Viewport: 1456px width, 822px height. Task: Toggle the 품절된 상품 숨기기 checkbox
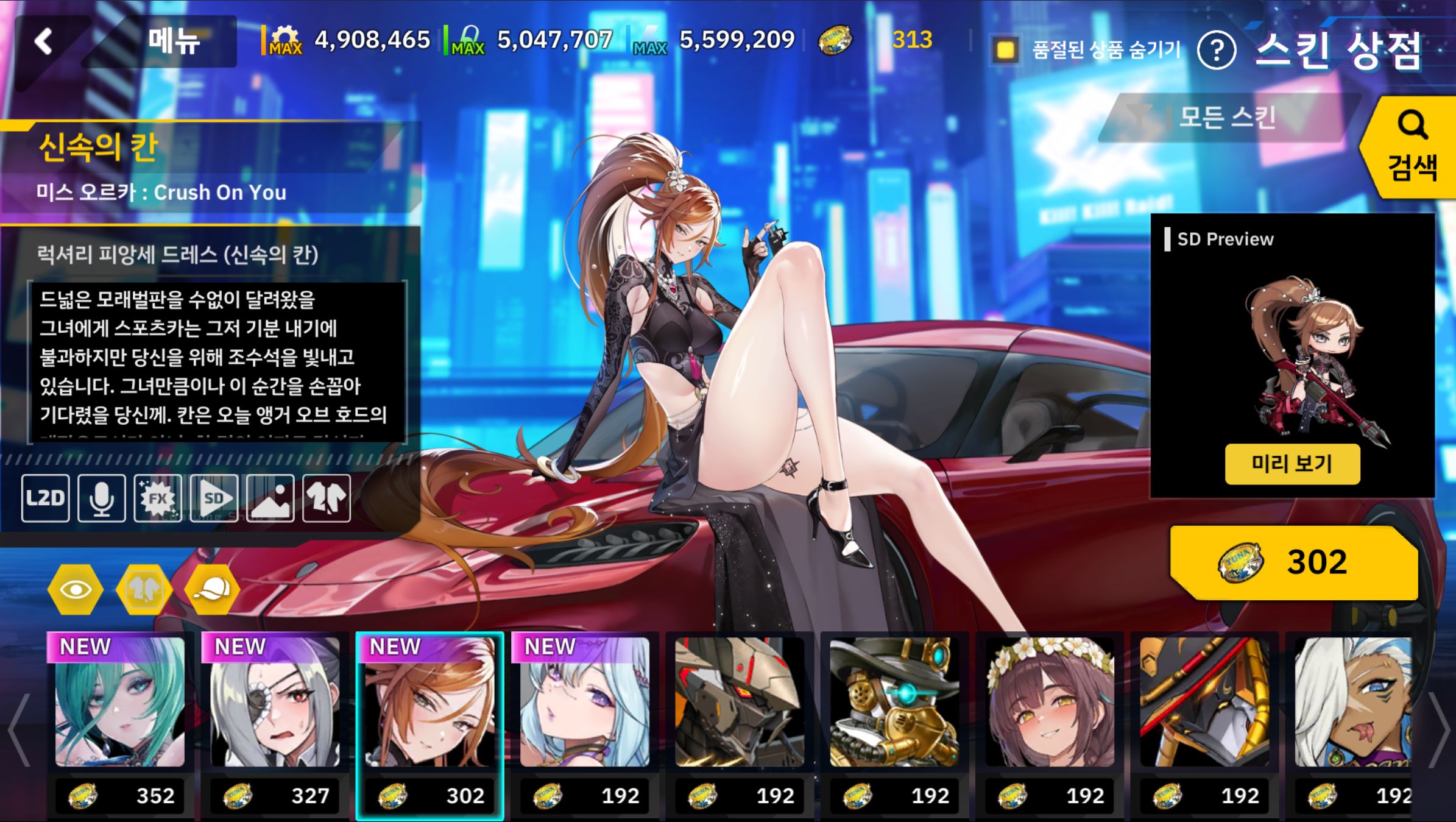[1006, 49]
